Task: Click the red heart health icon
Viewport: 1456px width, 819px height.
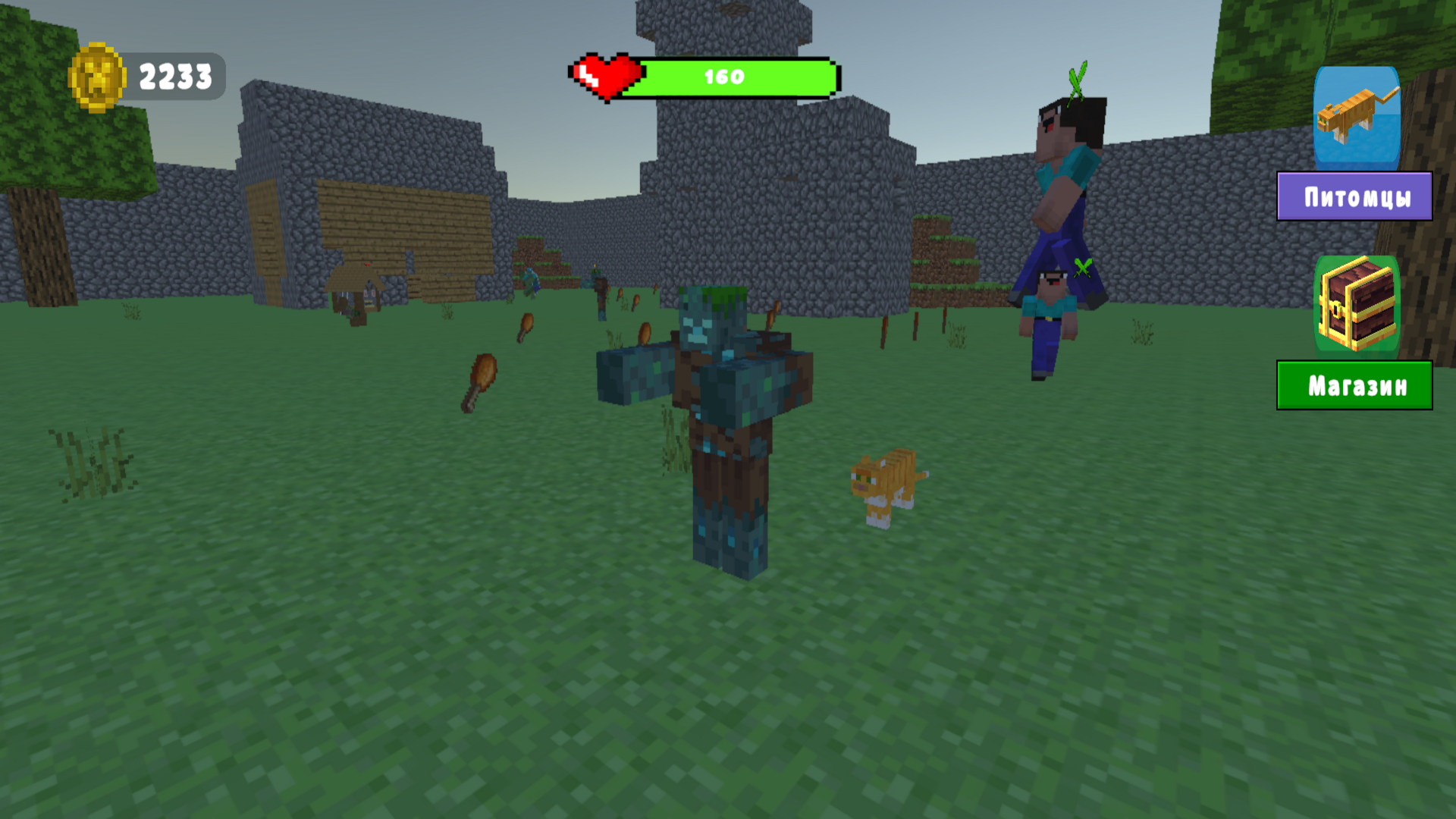Action: (605, 74)
